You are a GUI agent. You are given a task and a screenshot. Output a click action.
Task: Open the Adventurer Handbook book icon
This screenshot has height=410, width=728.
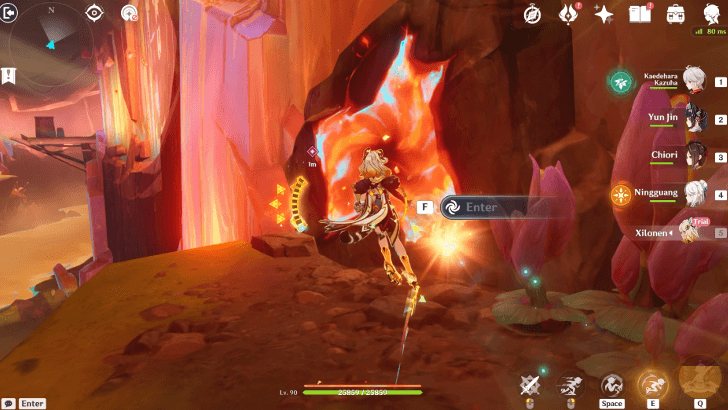(x=639, y=14)
